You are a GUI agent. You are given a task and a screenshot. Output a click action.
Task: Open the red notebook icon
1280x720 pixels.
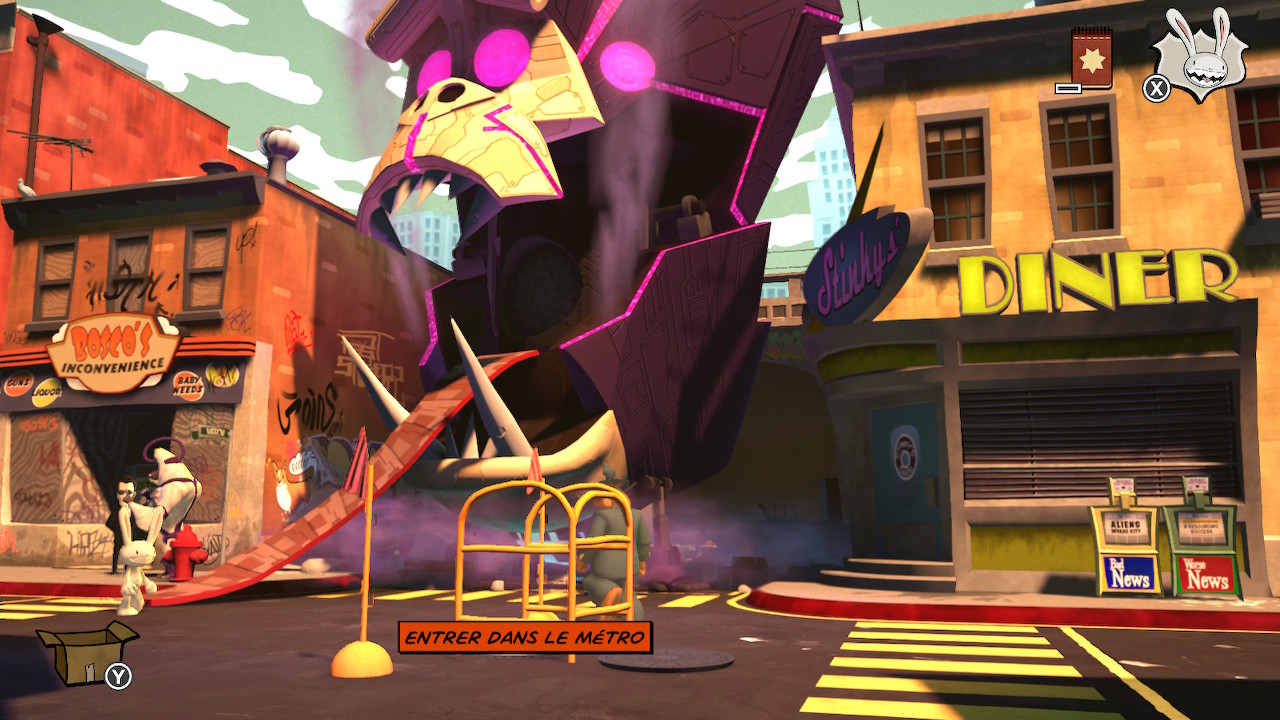coord(1091,57)
